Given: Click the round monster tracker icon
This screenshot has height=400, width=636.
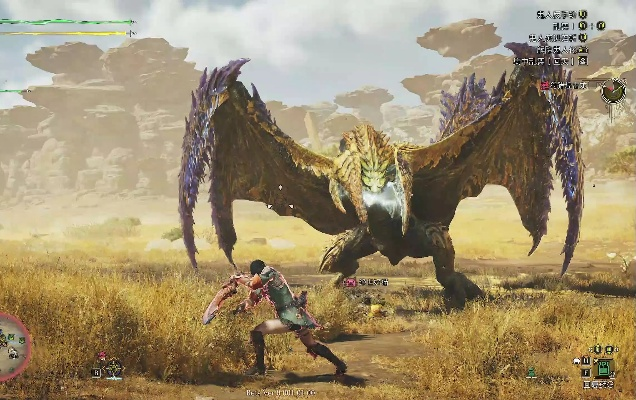Looking at the screenshot, I should pos(613,88).
